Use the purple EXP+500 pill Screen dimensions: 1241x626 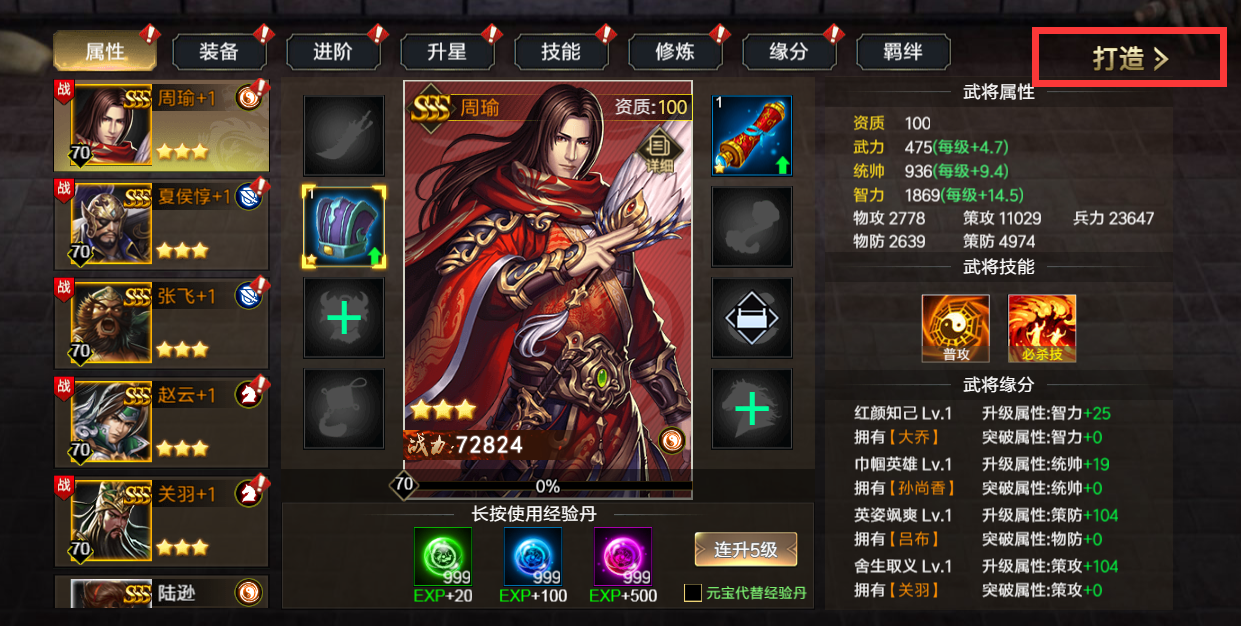622,557
